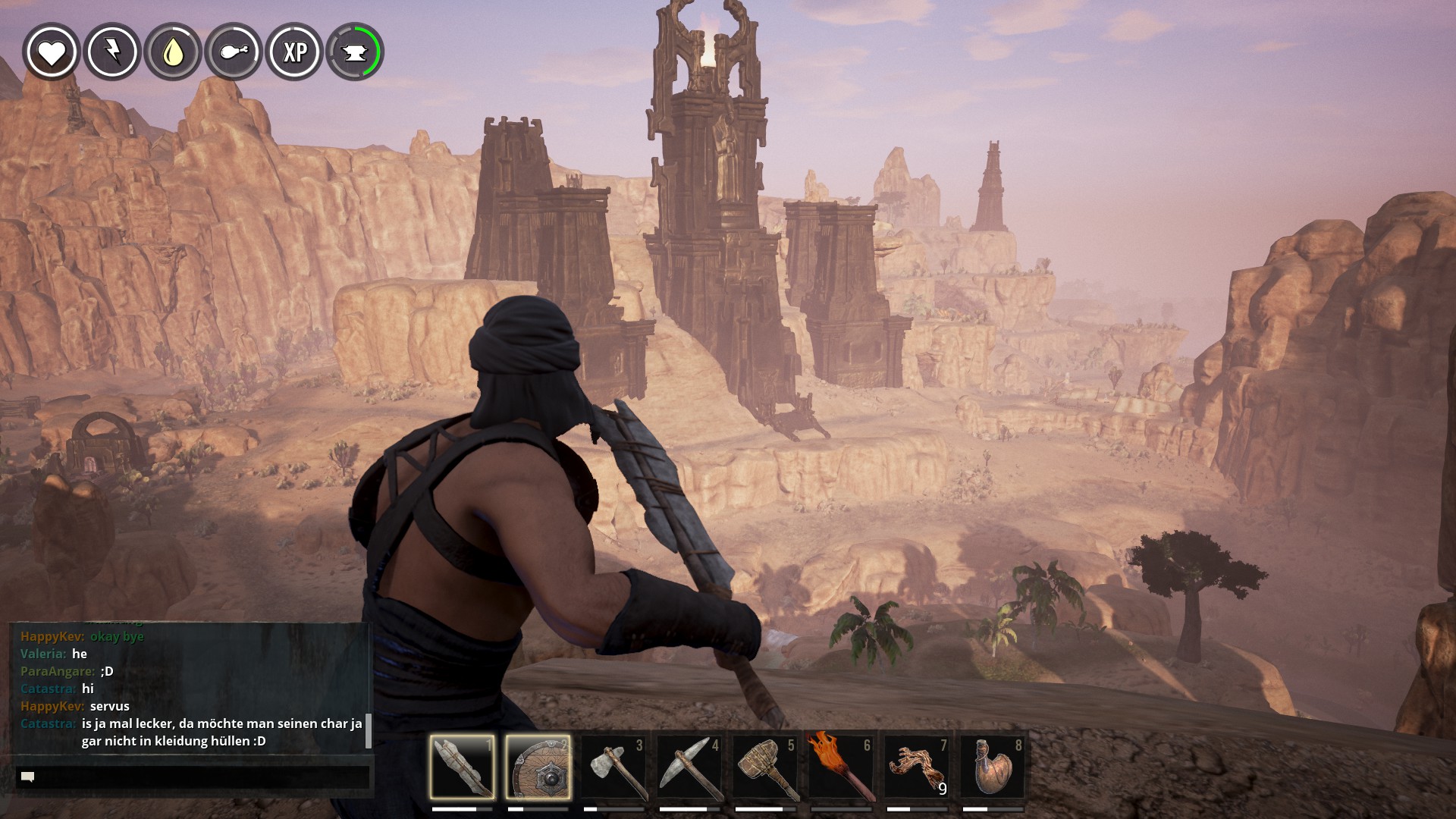Use the waterskin in slot 8
Viewport: 1456px width, 819px height.
(993, 767)
